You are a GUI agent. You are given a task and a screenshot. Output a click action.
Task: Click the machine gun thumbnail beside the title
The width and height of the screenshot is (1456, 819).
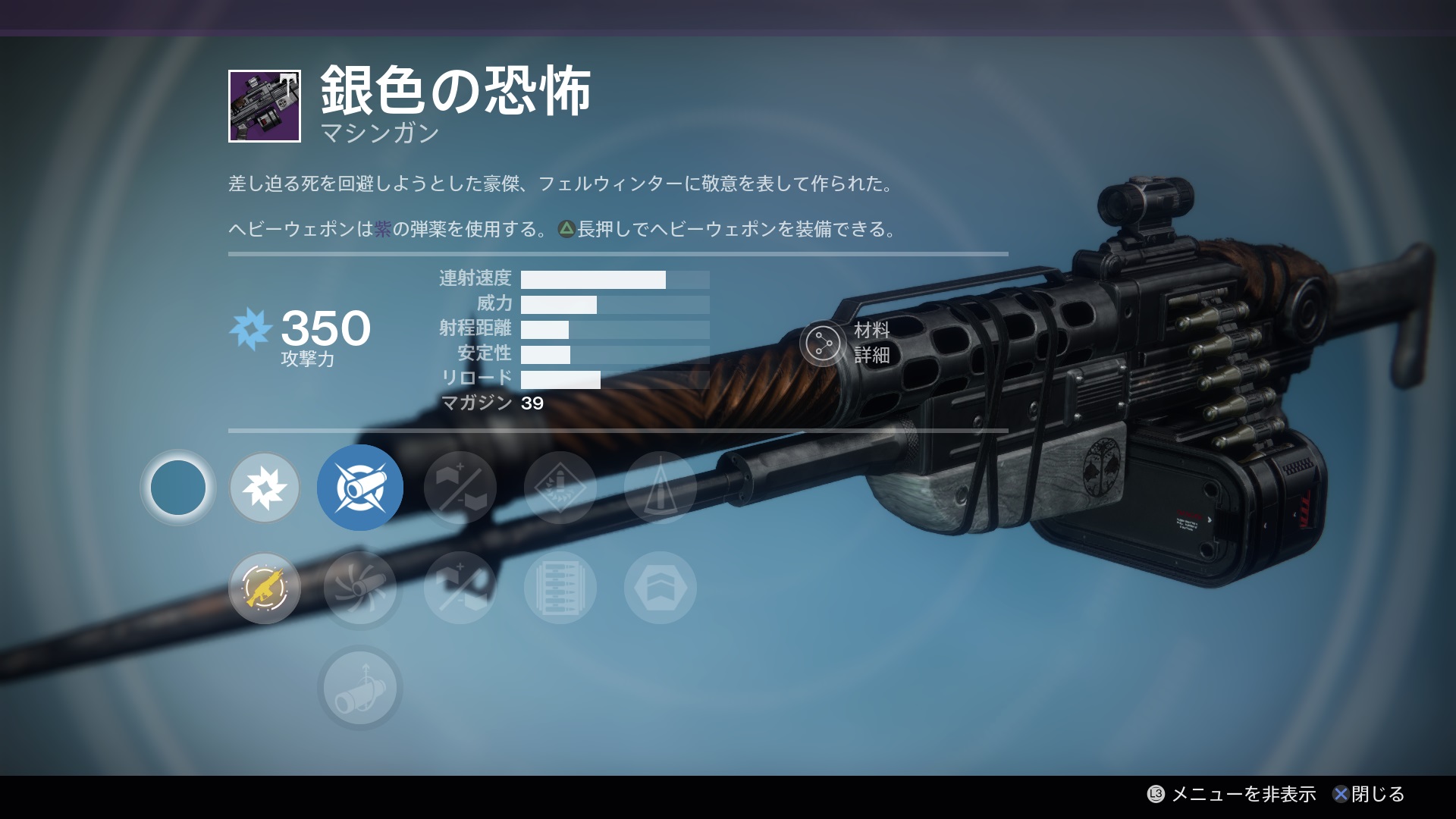265,106
